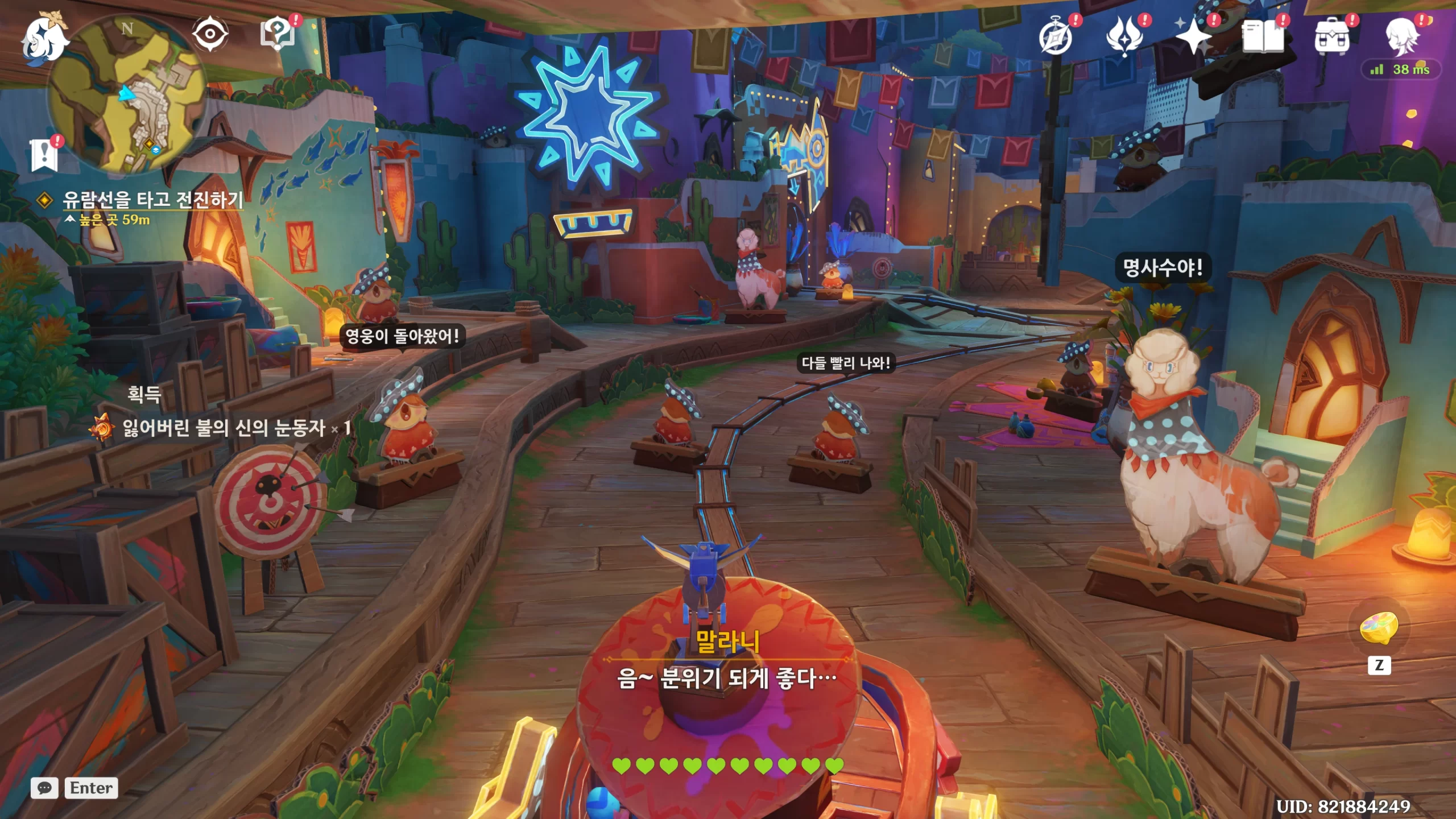Click the eye-shaped icon beside the minimap
This screenshot has width=1456, height=819.
[210, 34]
